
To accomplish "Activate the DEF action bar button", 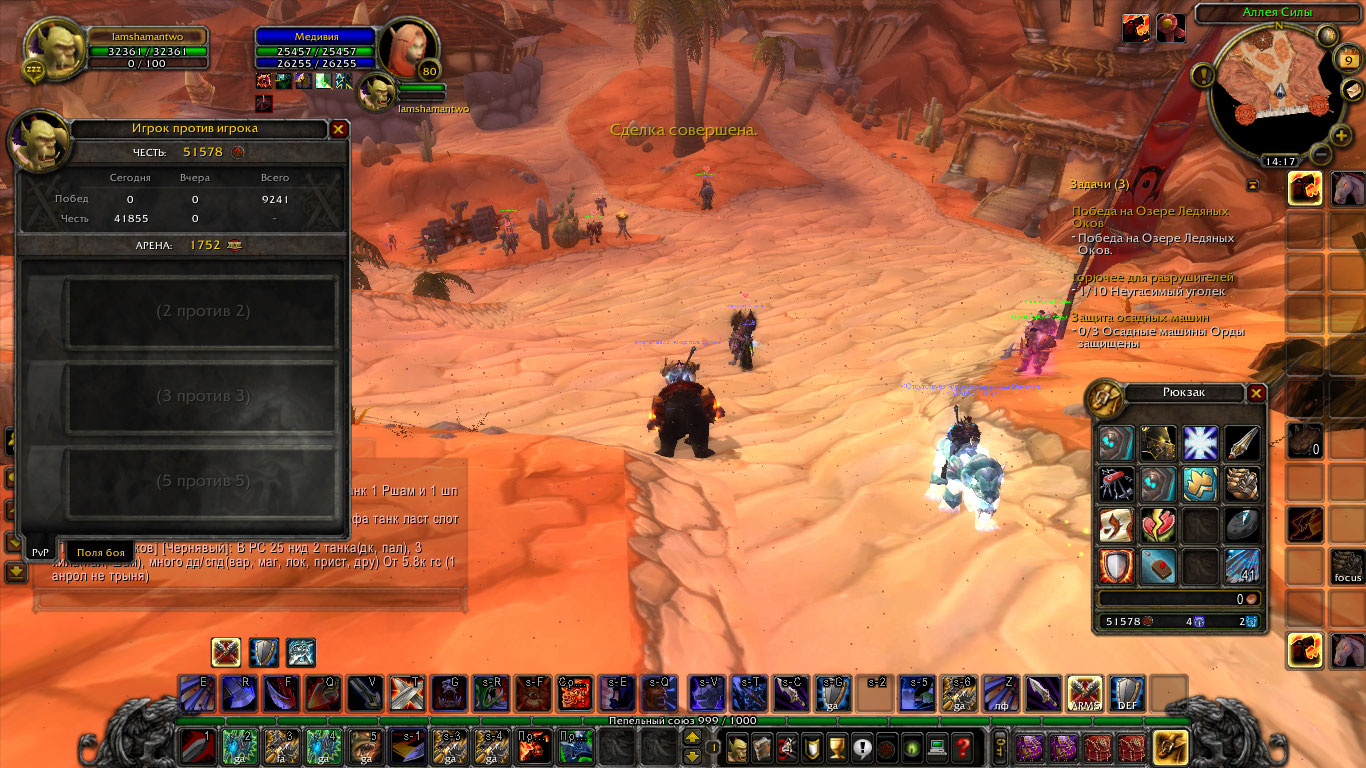I will coord(1127,692).
